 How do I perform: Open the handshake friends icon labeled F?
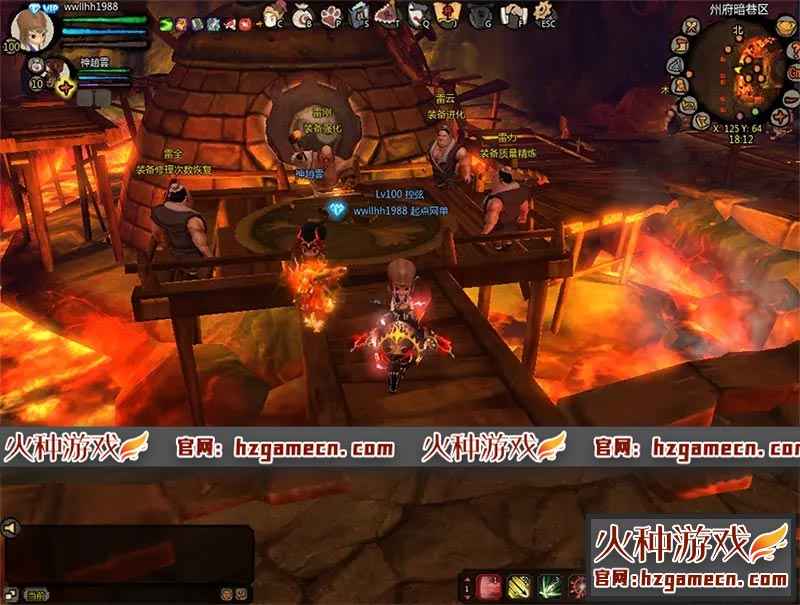click(x=511, y=14)
